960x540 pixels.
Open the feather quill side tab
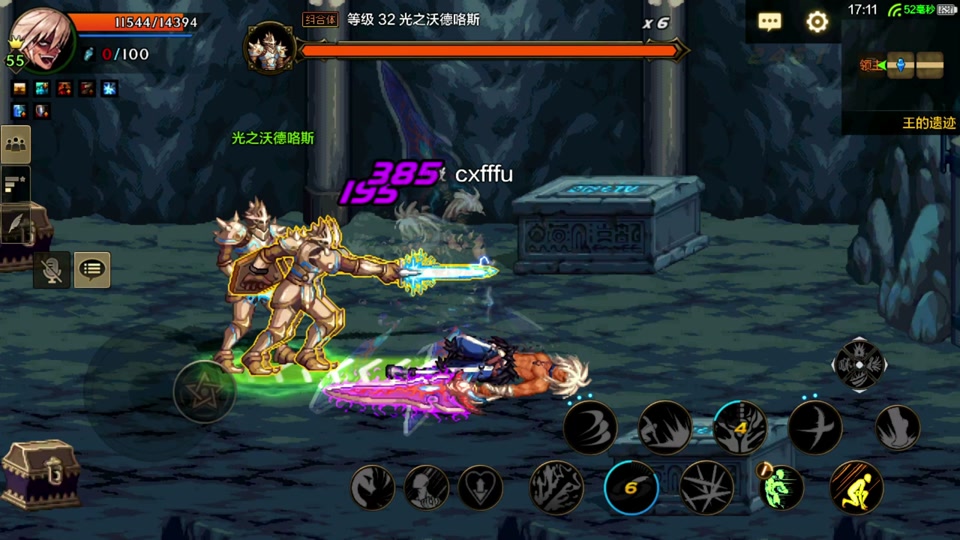pos(15,224)
